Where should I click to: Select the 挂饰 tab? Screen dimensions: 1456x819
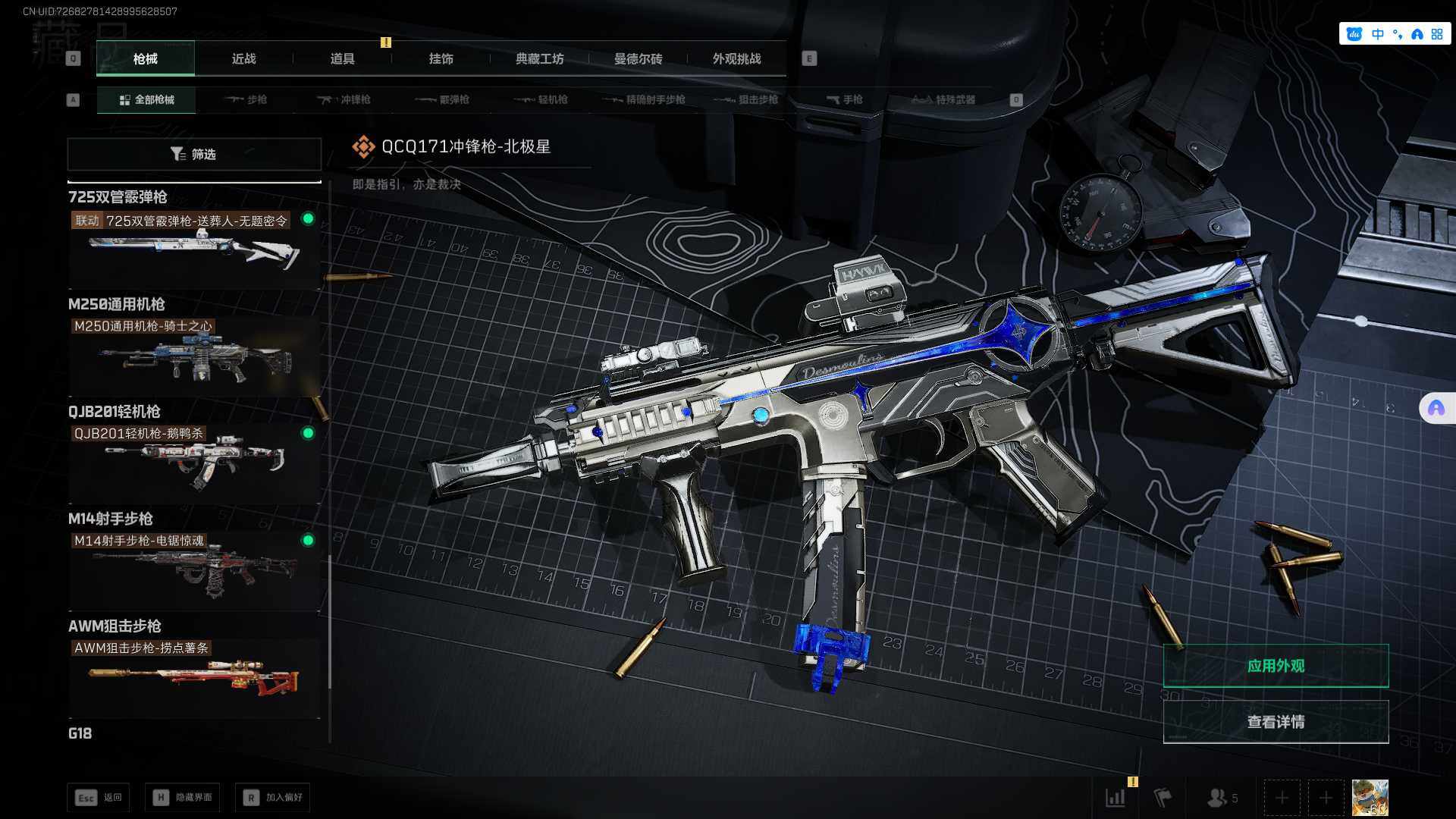[x=441, y=58]
